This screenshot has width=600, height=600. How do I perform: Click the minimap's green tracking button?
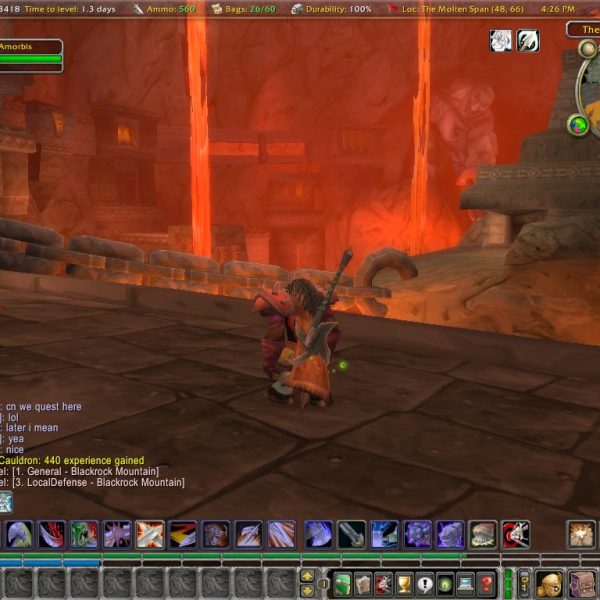click(578, 125)
